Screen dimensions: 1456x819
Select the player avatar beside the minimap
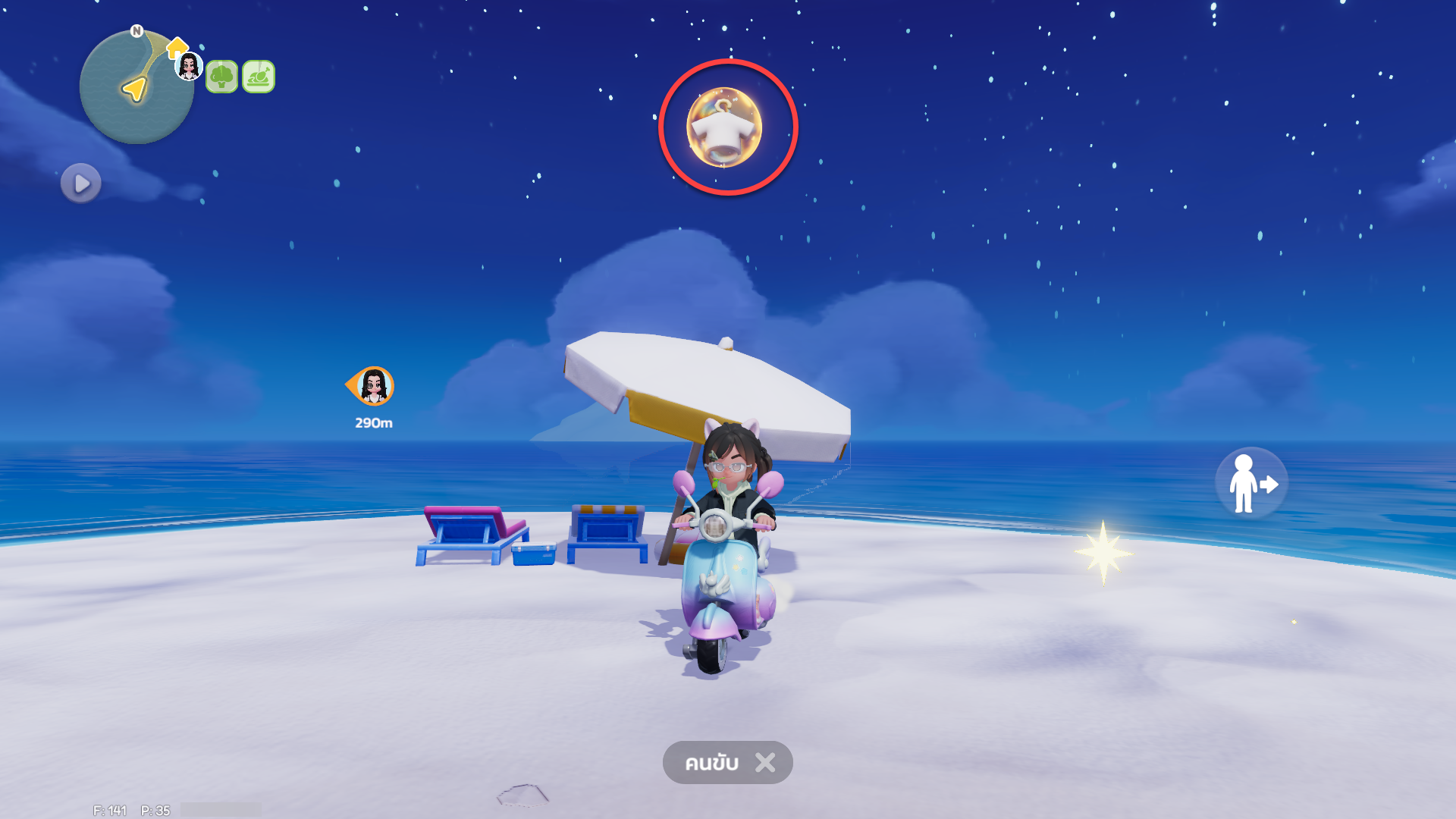coord(189,67)
